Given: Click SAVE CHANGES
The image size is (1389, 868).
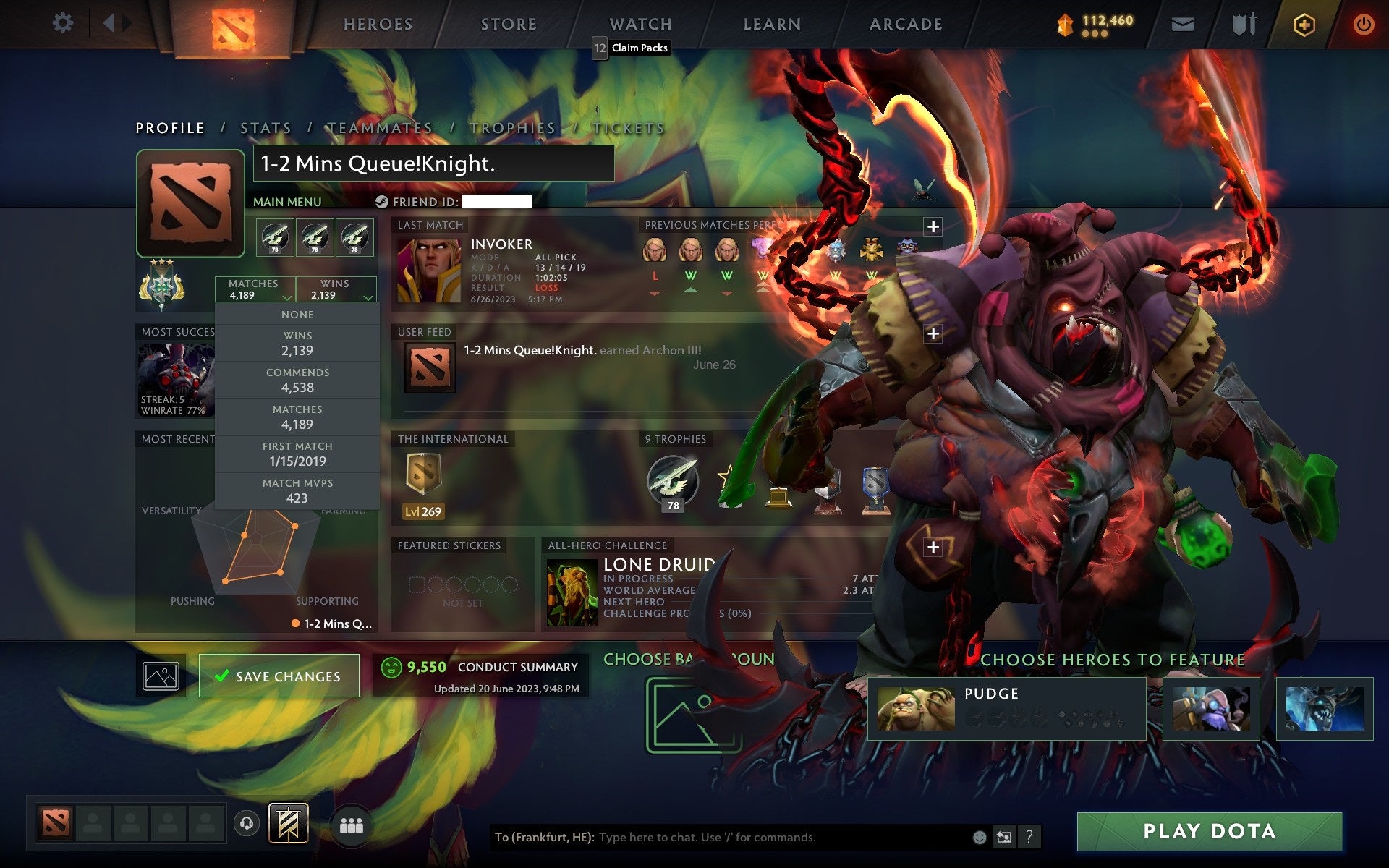Looking at the screenshot, I should [279, 675].
